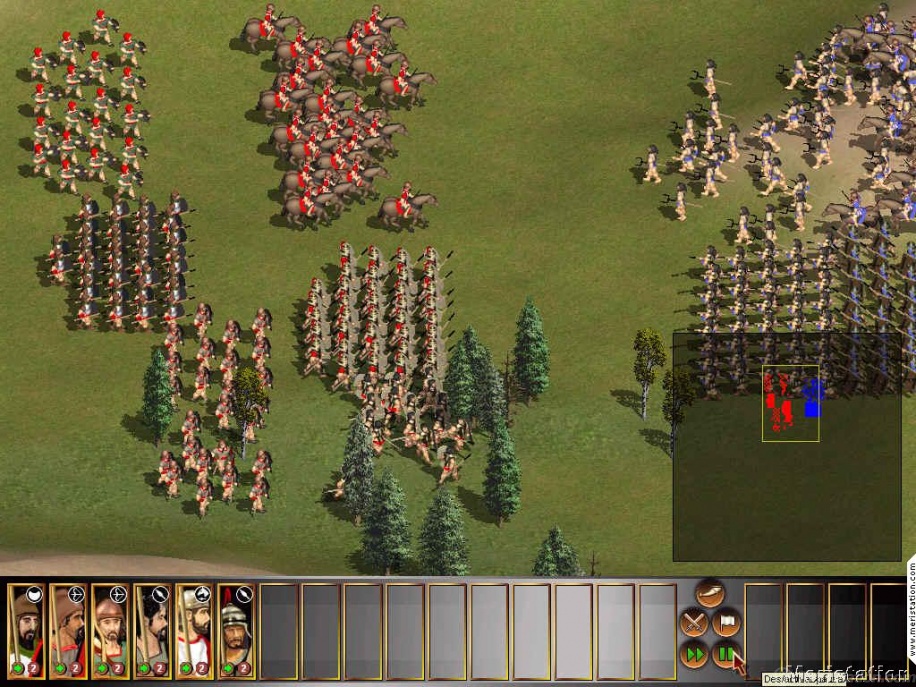Pause the battle with the green pause button
The height and width of the screenshot is (687, 916).
724,655
